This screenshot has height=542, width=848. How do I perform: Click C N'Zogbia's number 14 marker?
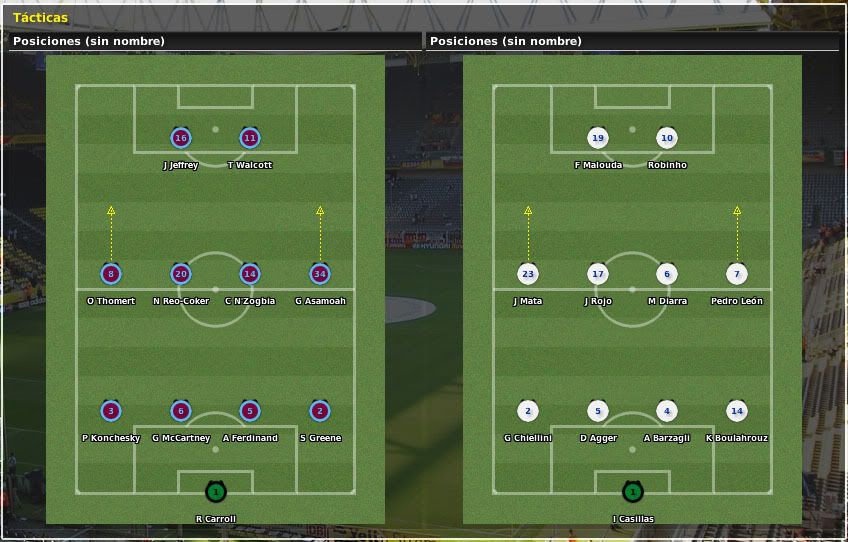[250, 274]
